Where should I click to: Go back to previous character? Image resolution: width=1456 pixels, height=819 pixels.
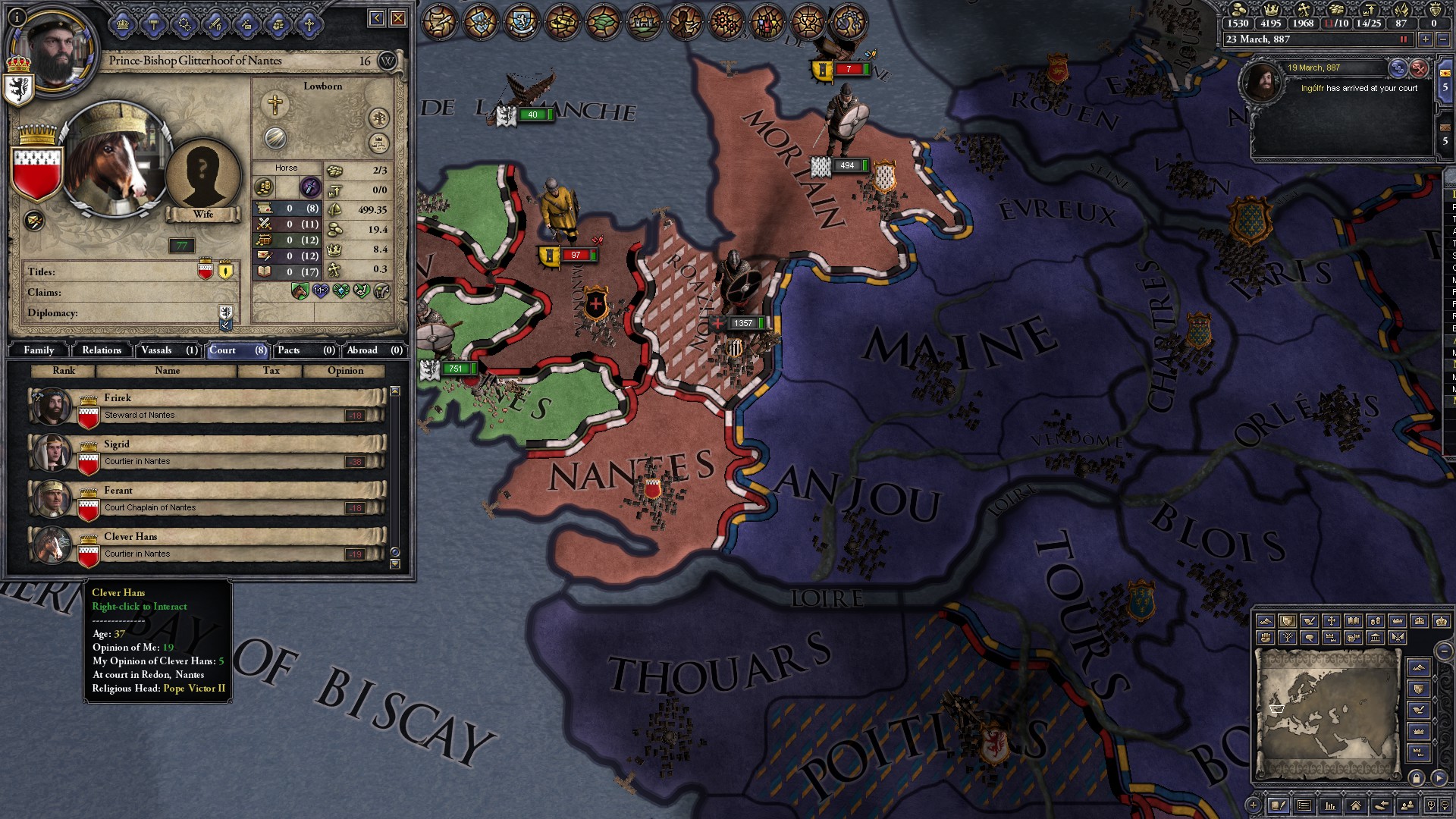click(377, 18)
